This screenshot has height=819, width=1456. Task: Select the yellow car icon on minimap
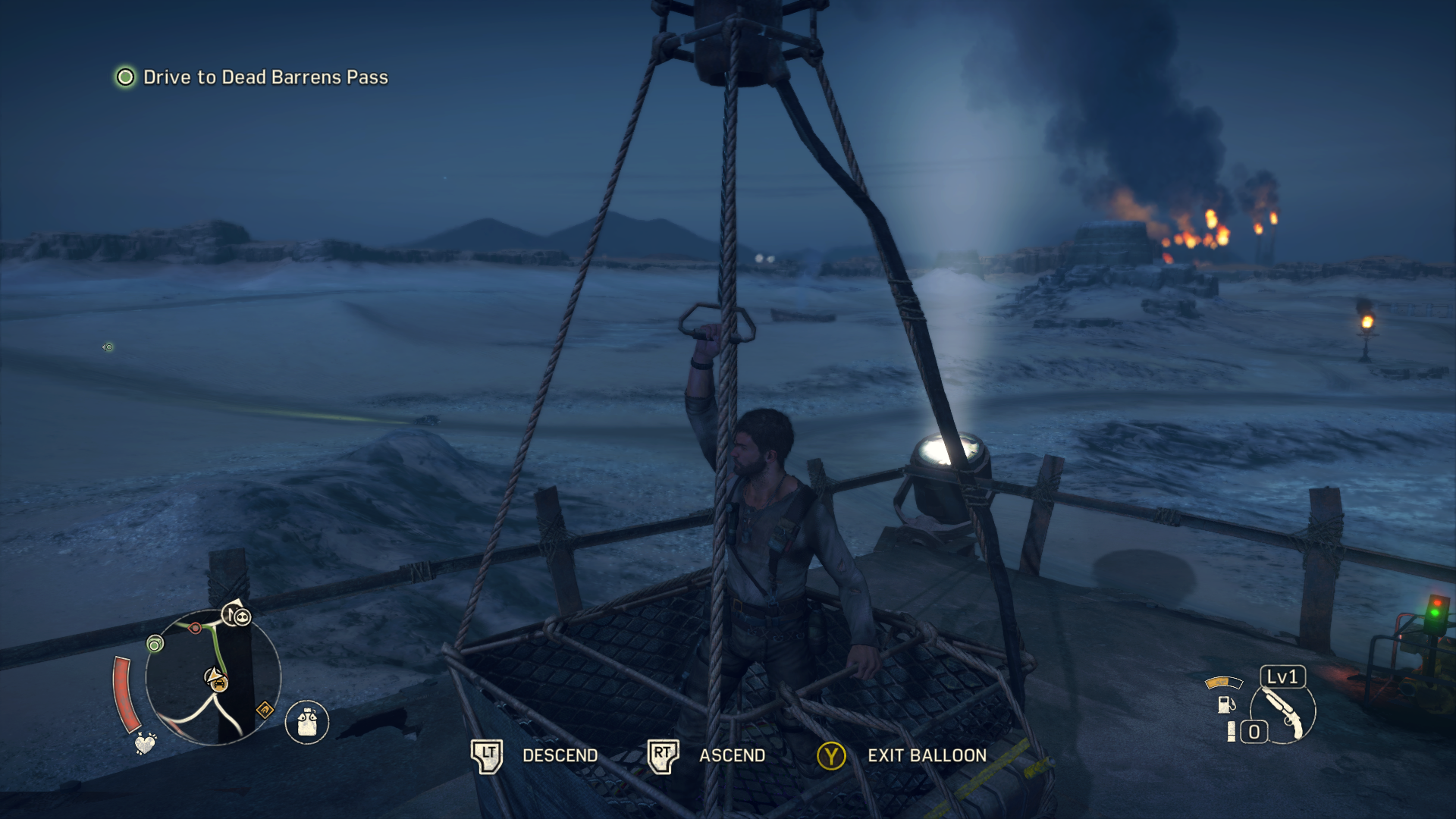(x=218, y=683)
